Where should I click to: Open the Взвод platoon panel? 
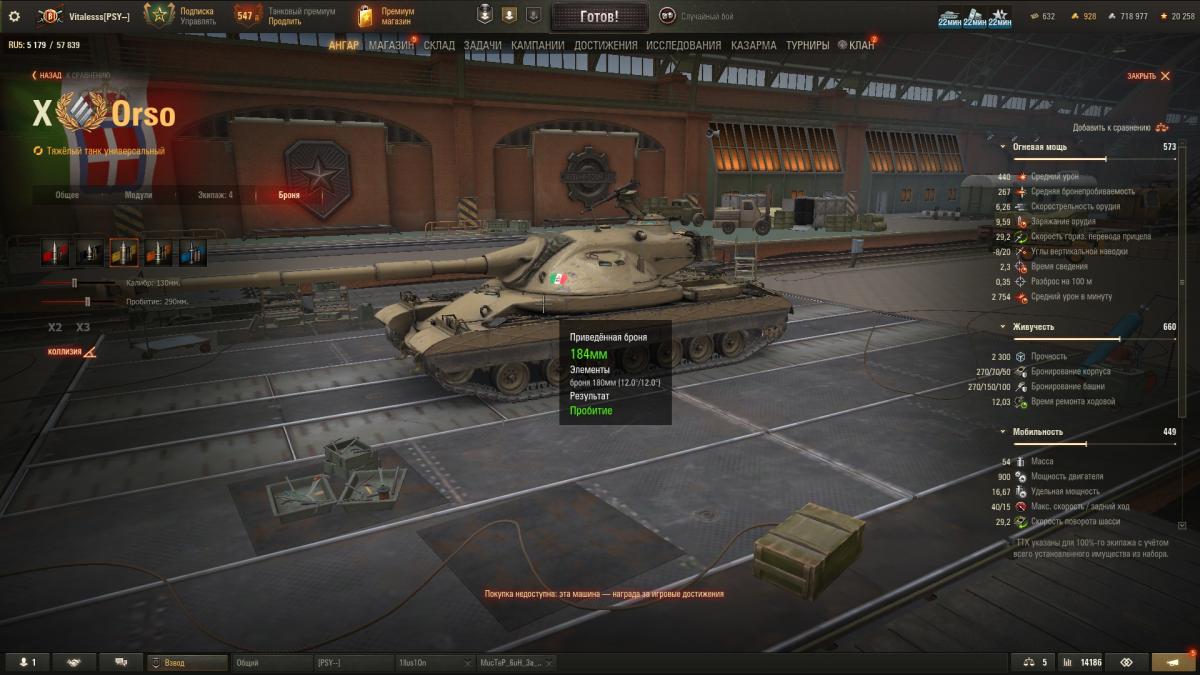(187, 662)
